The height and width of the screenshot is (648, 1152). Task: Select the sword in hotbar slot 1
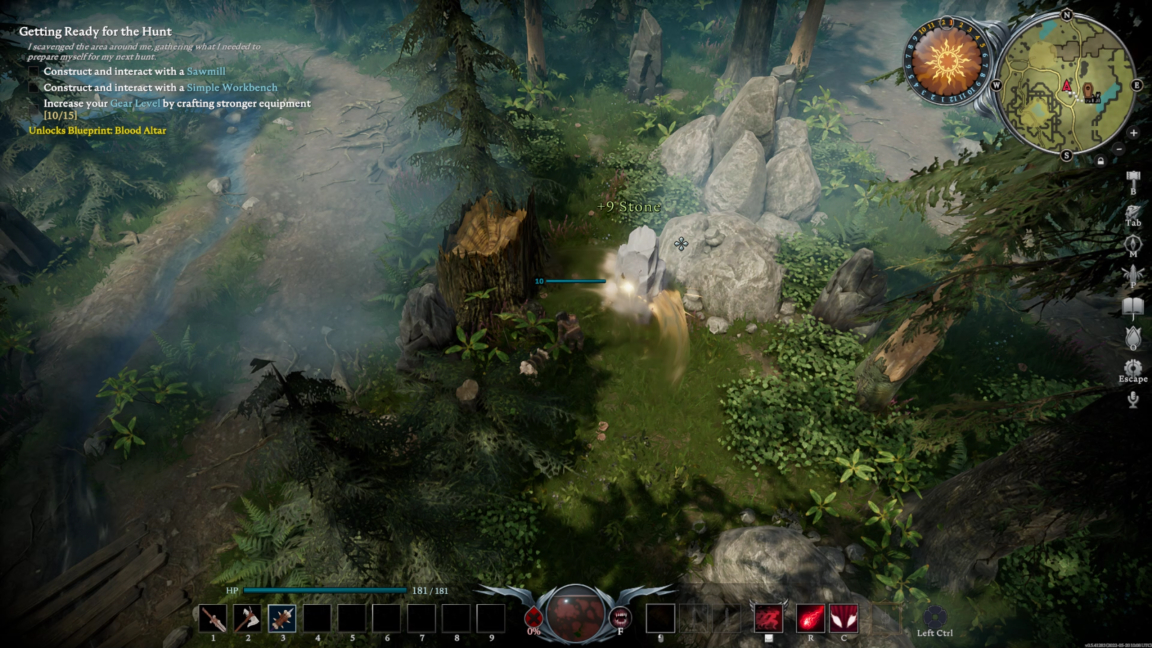[x=212, y=619]
